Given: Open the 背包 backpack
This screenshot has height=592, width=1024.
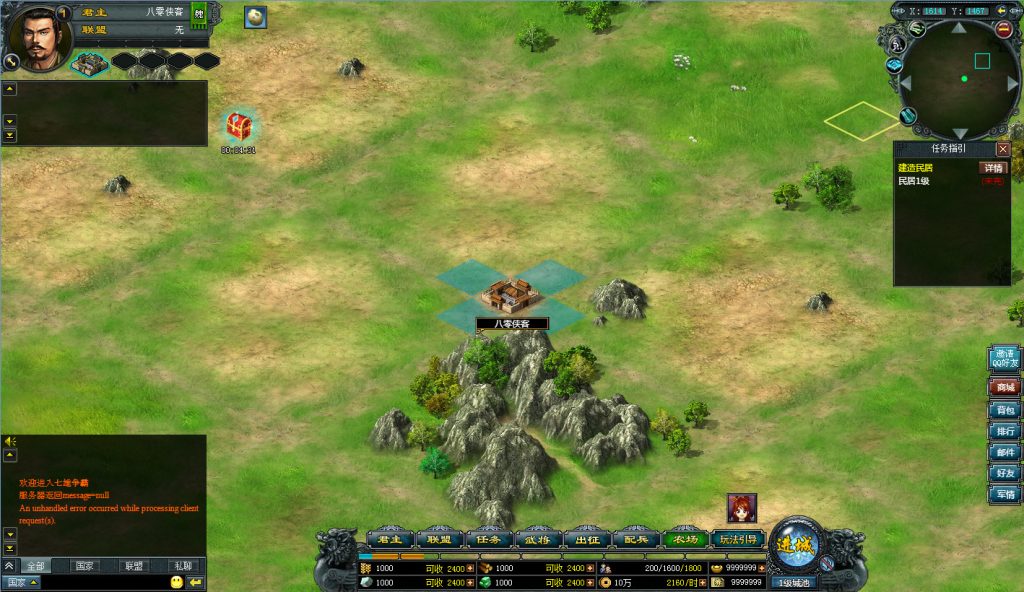Looking at the screenshot, I should coord(1004,409).
